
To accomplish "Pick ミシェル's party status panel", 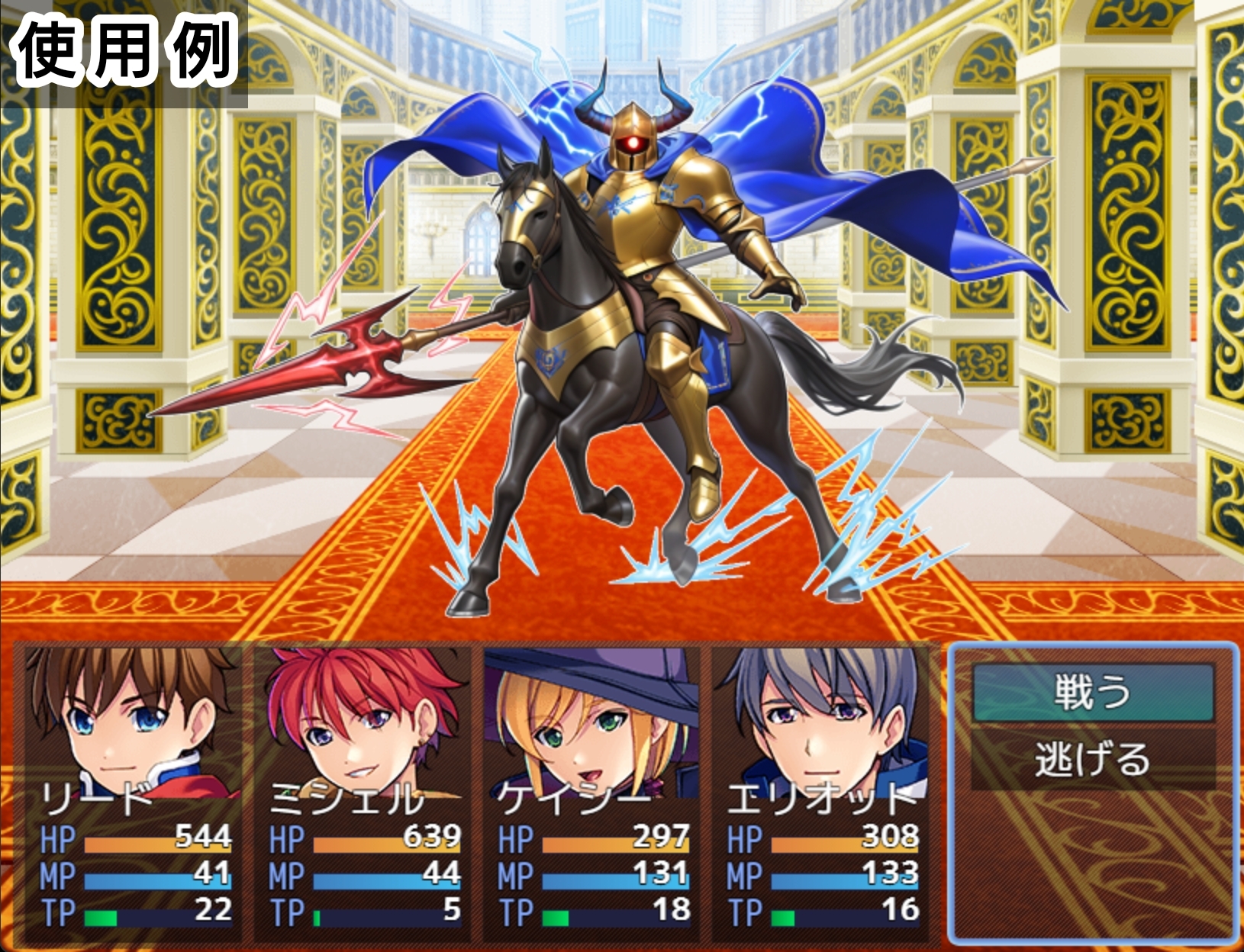I will (x=362, y=793).
